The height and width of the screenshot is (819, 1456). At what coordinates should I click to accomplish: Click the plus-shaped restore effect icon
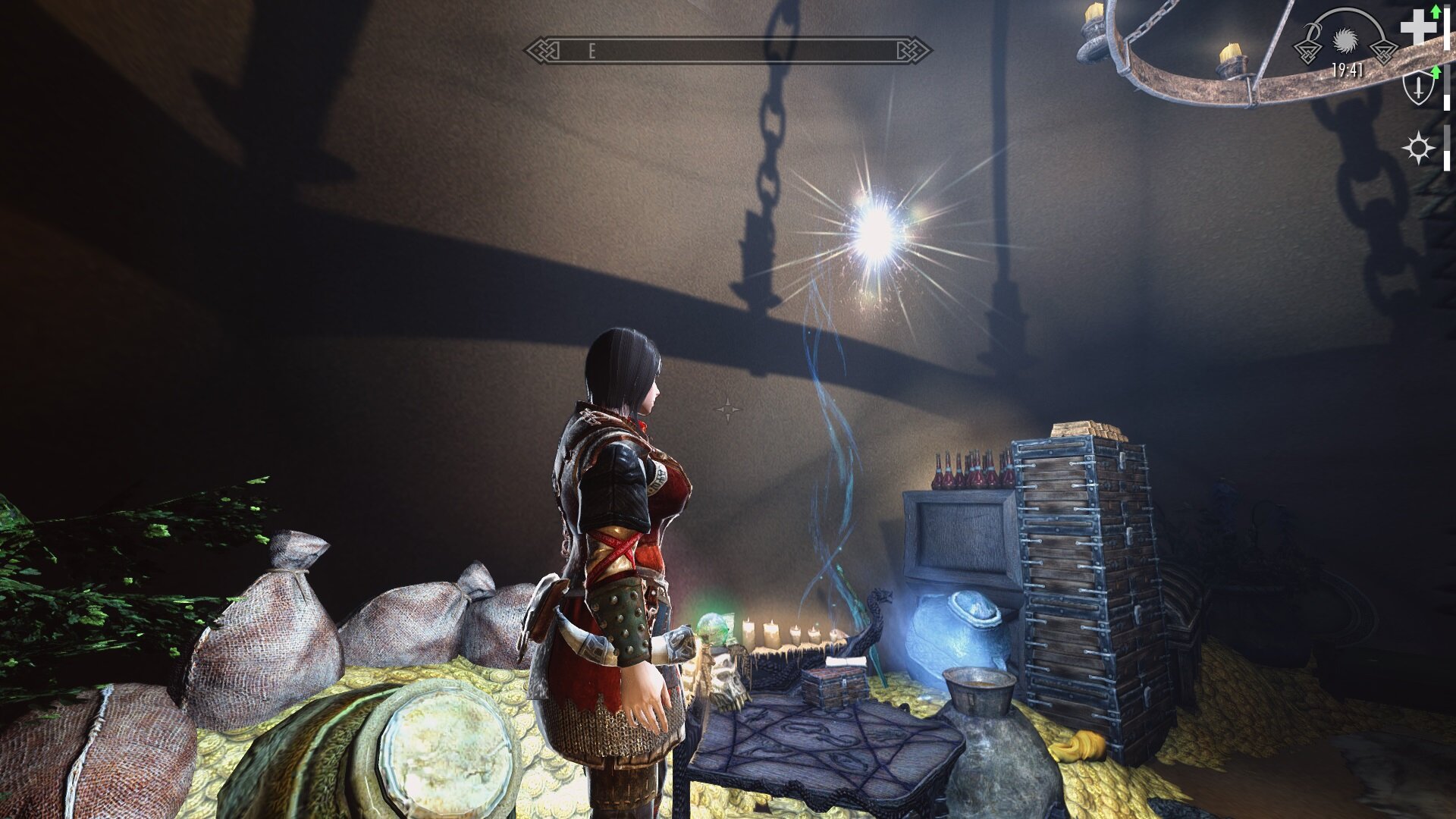(1418, 29)
